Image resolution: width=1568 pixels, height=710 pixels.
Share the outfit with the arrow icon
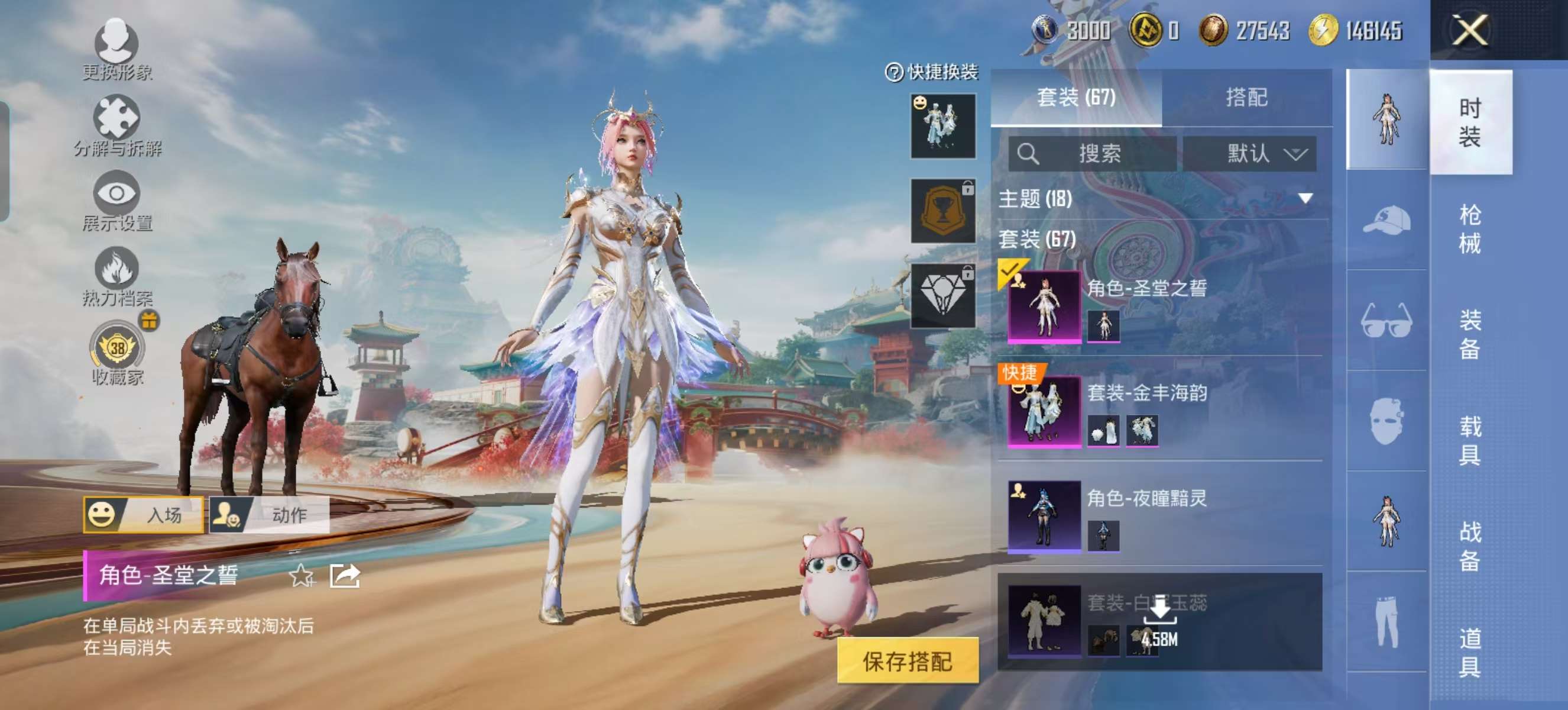[x=345, y=576]
